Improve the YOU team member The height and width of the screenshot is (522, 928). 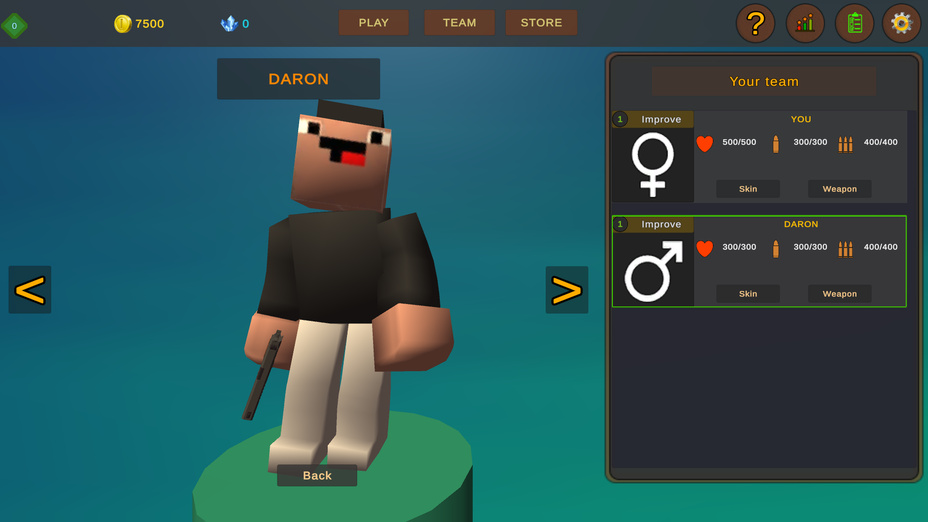pos(660,119)
